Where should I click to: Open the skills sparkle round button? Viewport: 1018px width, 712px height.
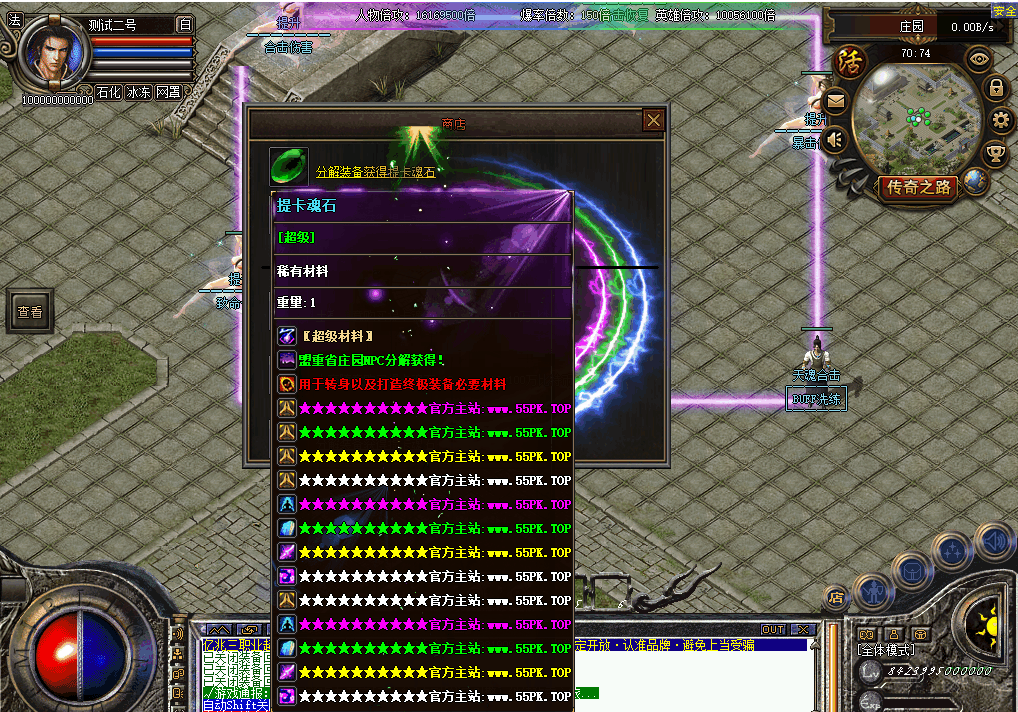951,551
